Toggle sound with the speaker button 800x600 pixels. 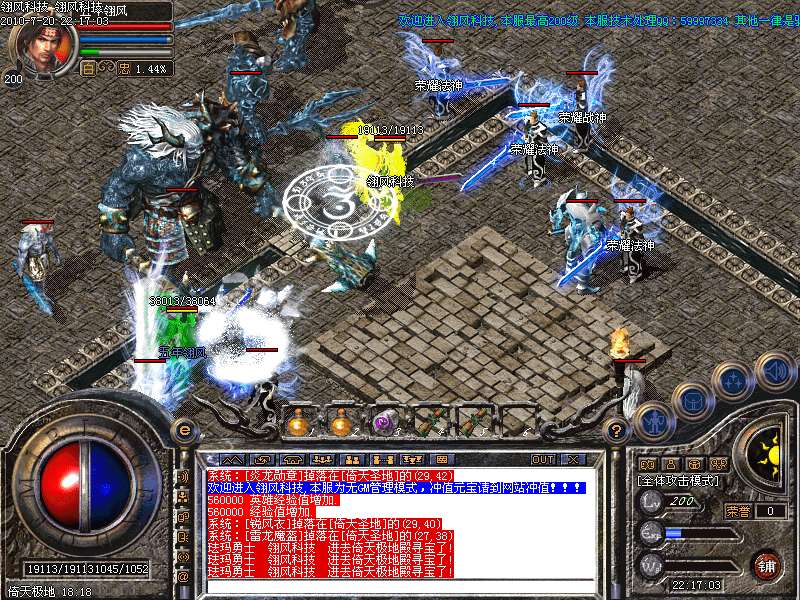coord(775,372)
